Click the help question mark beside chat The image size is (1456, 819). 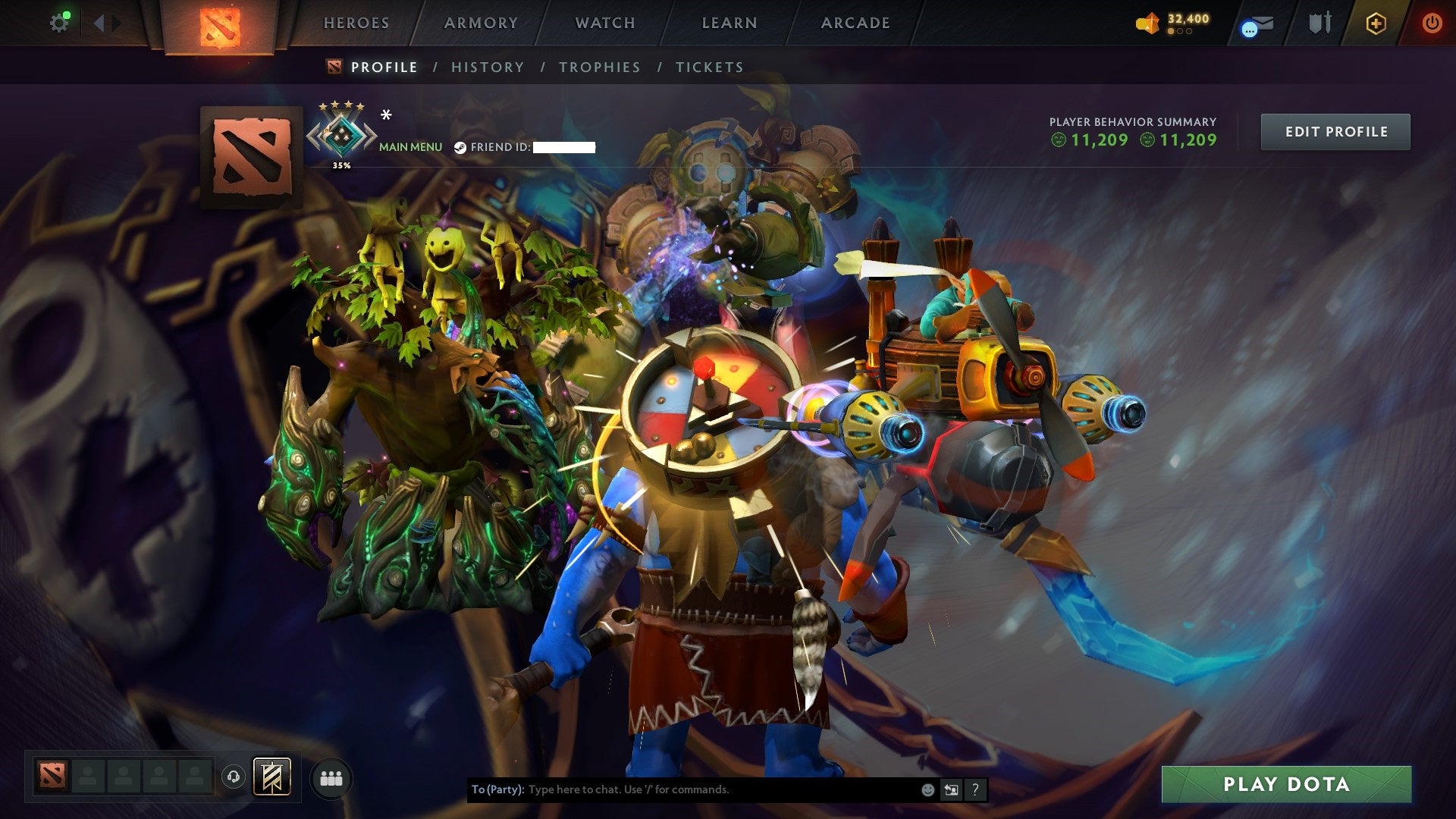coord(974,789)
